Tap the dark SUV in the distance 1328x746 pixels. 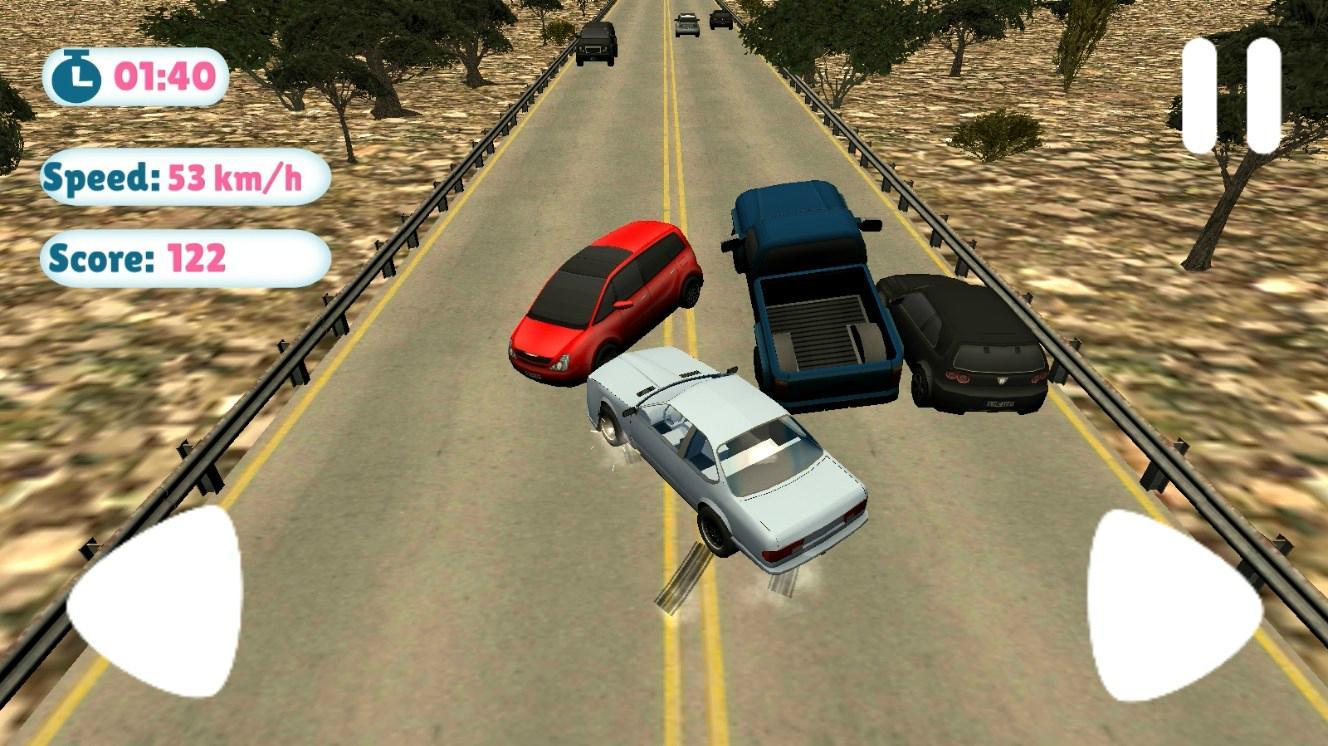[x=595, y=45]
